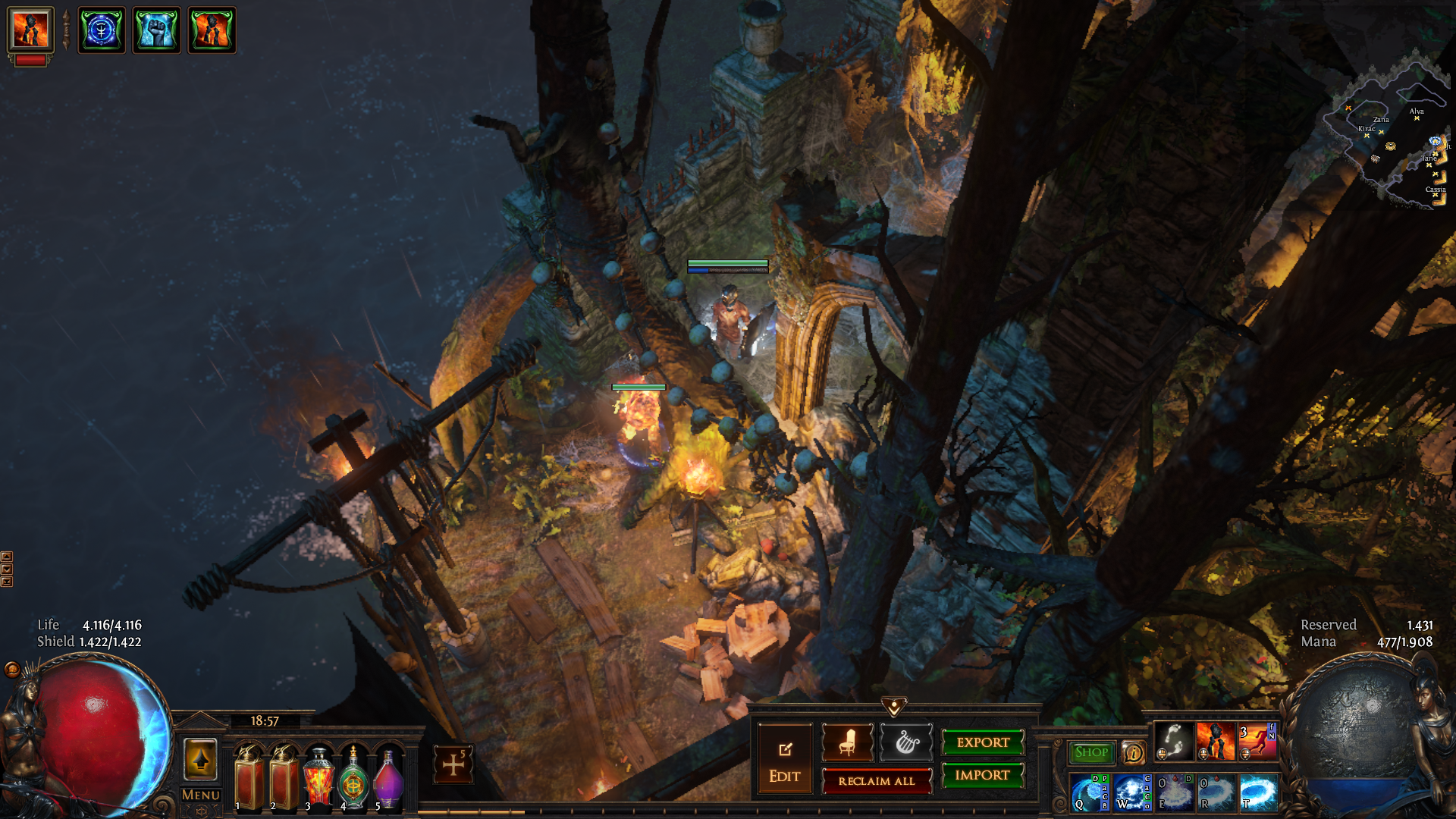
Task: Select the skill bound to W
Action: coord(1132,792)
